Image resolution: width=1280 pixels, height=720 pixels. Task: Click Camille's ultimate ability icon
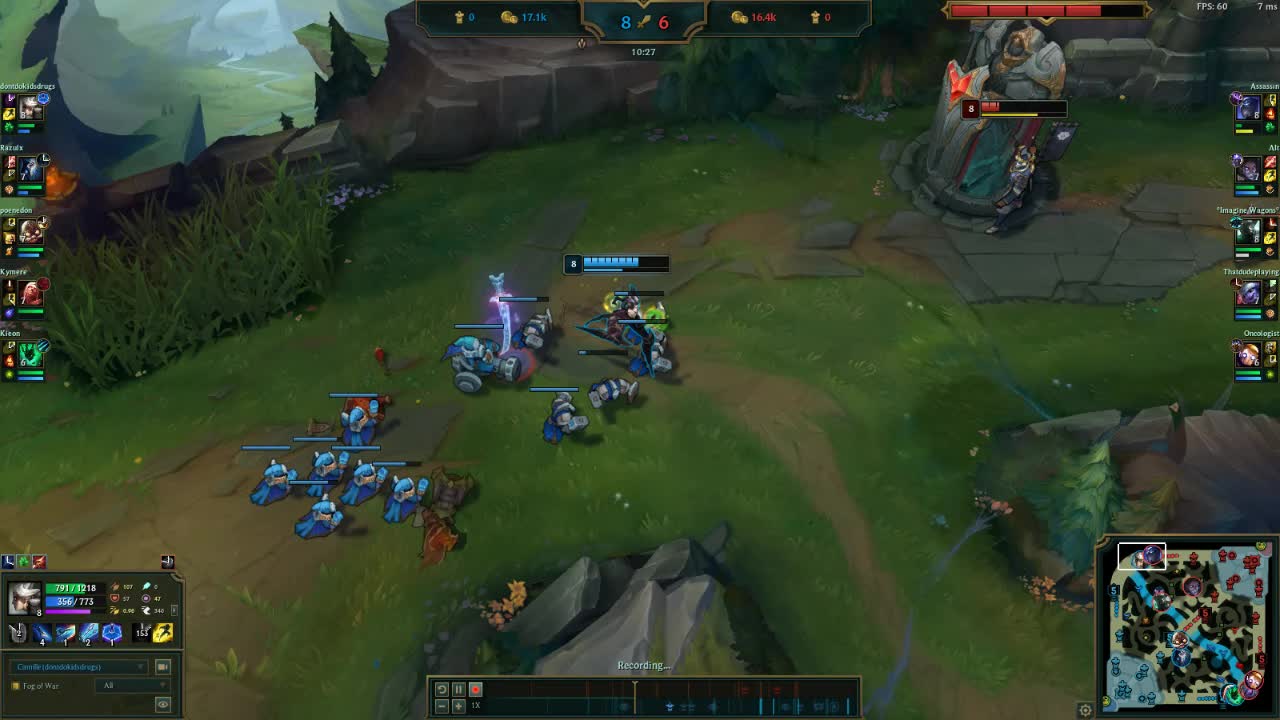(111, 633)
